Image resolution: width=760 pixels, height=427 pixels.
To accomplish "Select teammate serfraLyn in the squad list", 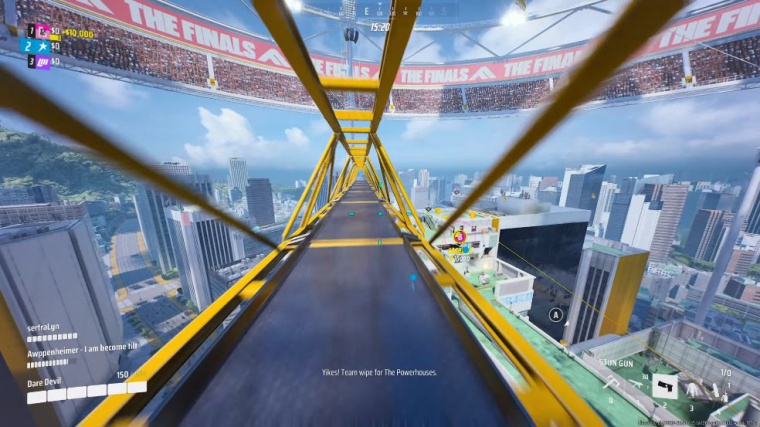I will (x=44, y=326).
